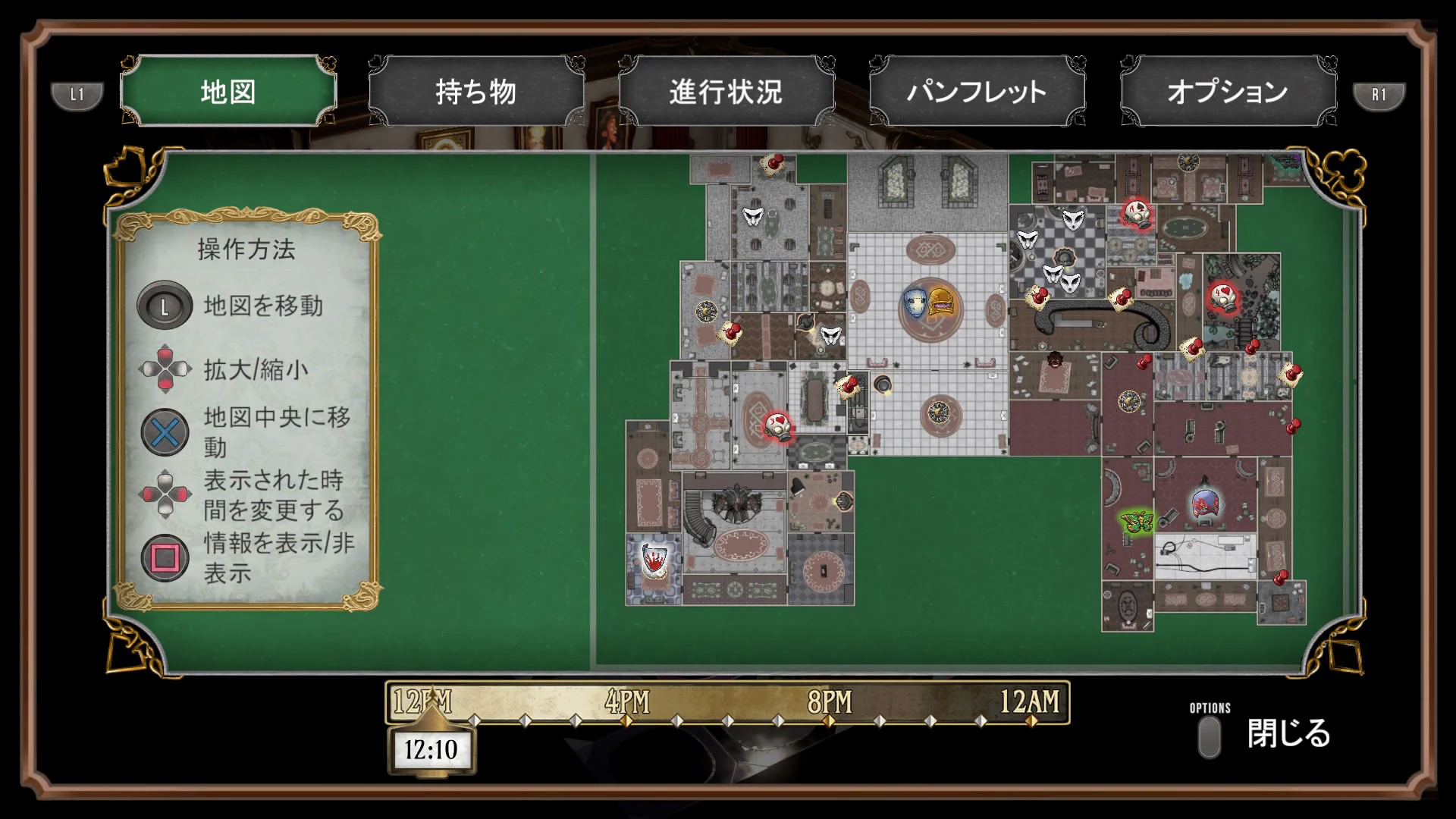Select the L1 shoulder button indicator
The height and width of the screenshot is (819, 1456).
coord(76,95)
